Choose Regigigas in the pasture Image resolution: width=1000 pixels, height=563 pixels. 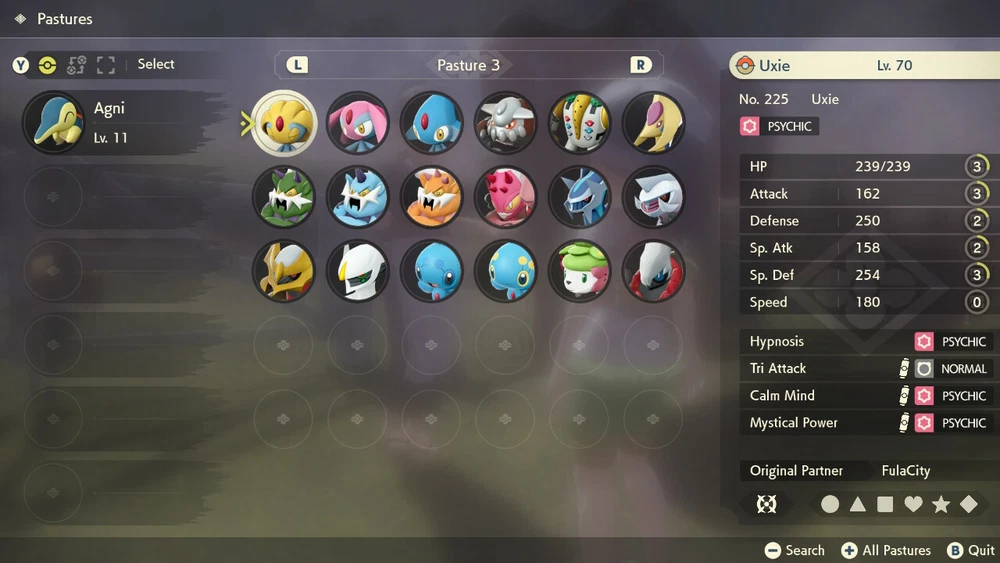[580, 123]
